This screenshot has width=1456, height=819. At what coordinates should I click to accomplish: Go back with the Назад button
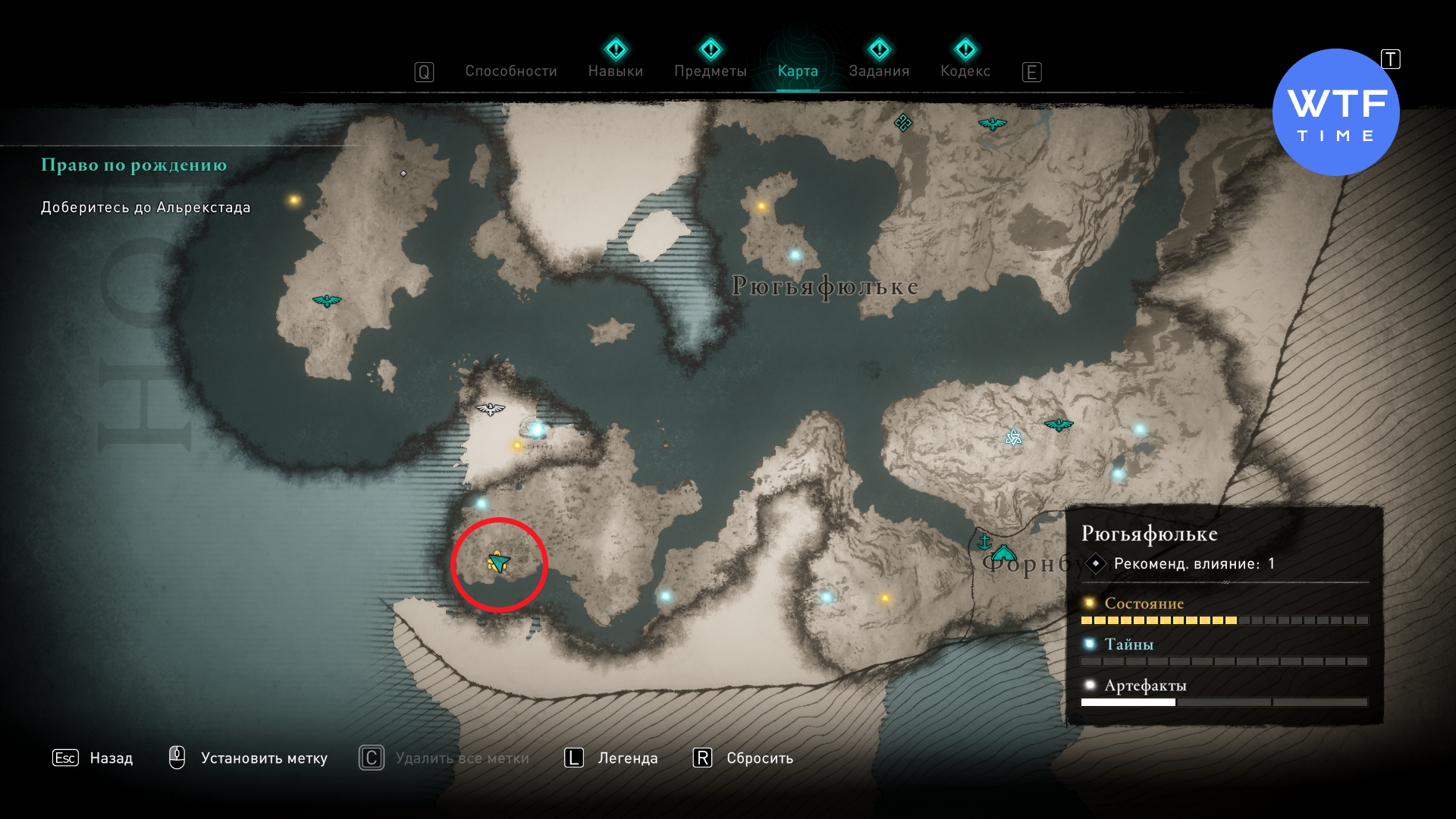point(111,758)
